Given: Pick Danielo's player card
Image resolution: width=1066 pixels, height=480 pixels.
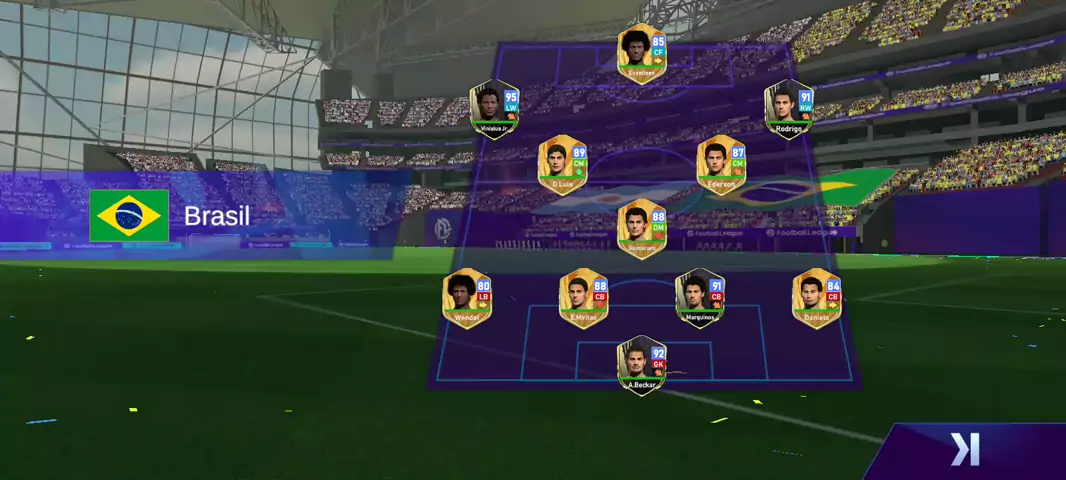Looking at the screenshot, I should click(817, 298).
